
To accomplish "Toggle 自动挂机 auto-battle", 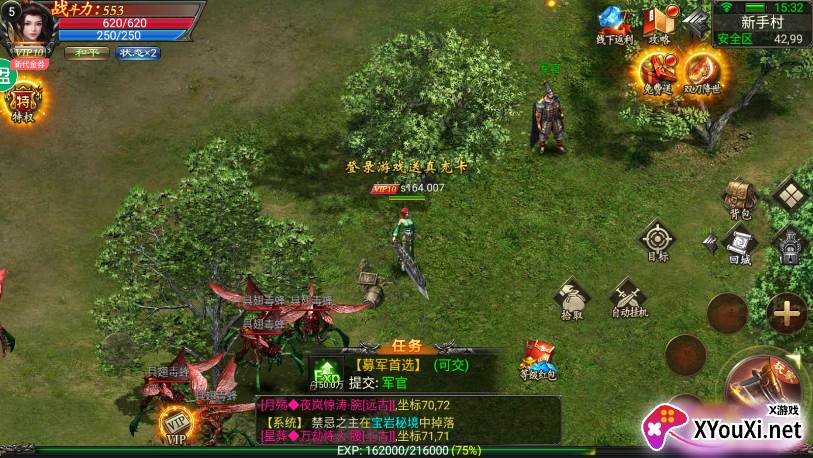I will click(x=629, y=299).
